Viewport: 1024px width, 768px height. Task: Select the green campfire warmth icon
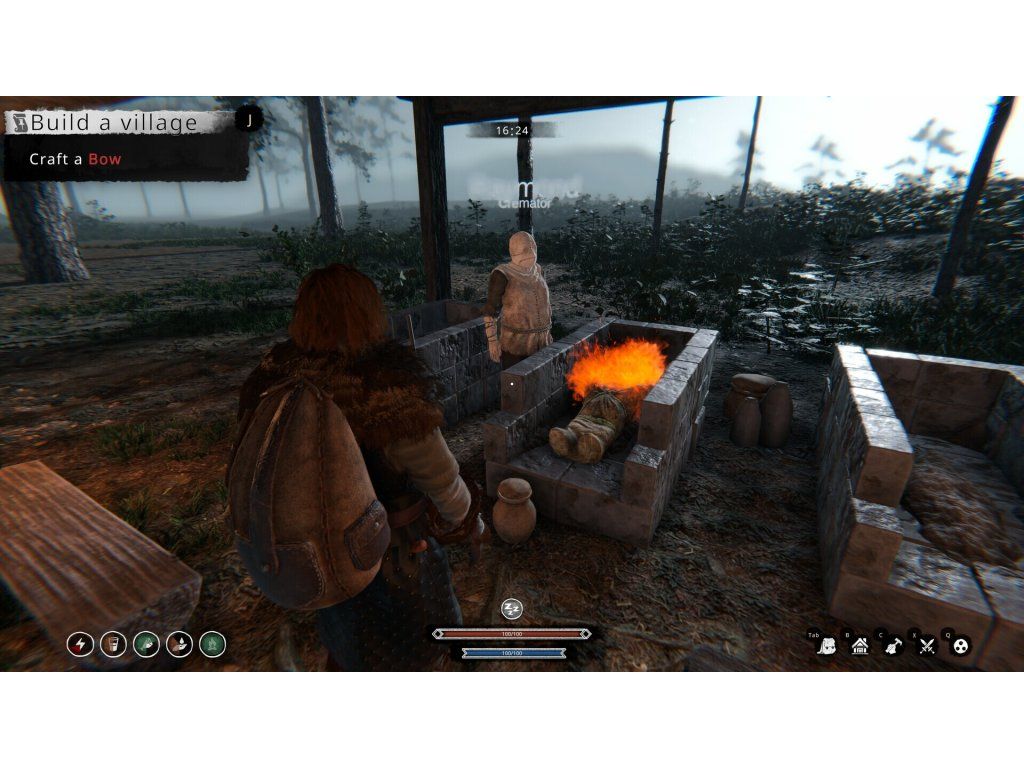[212, 644]
